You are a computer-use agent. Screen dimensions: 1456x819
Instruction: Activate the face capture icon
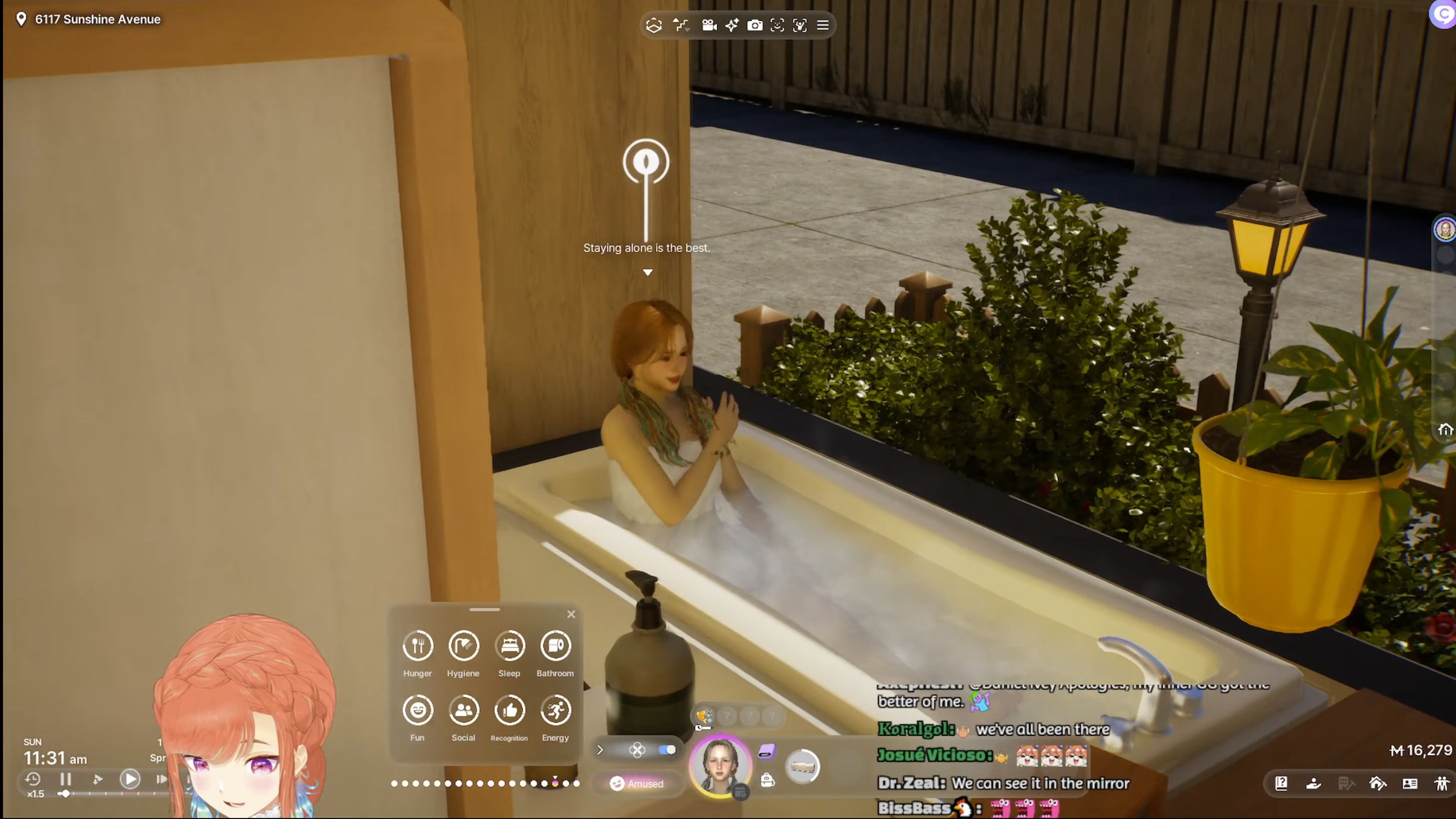pyautogui.click(x=777, y=26)
